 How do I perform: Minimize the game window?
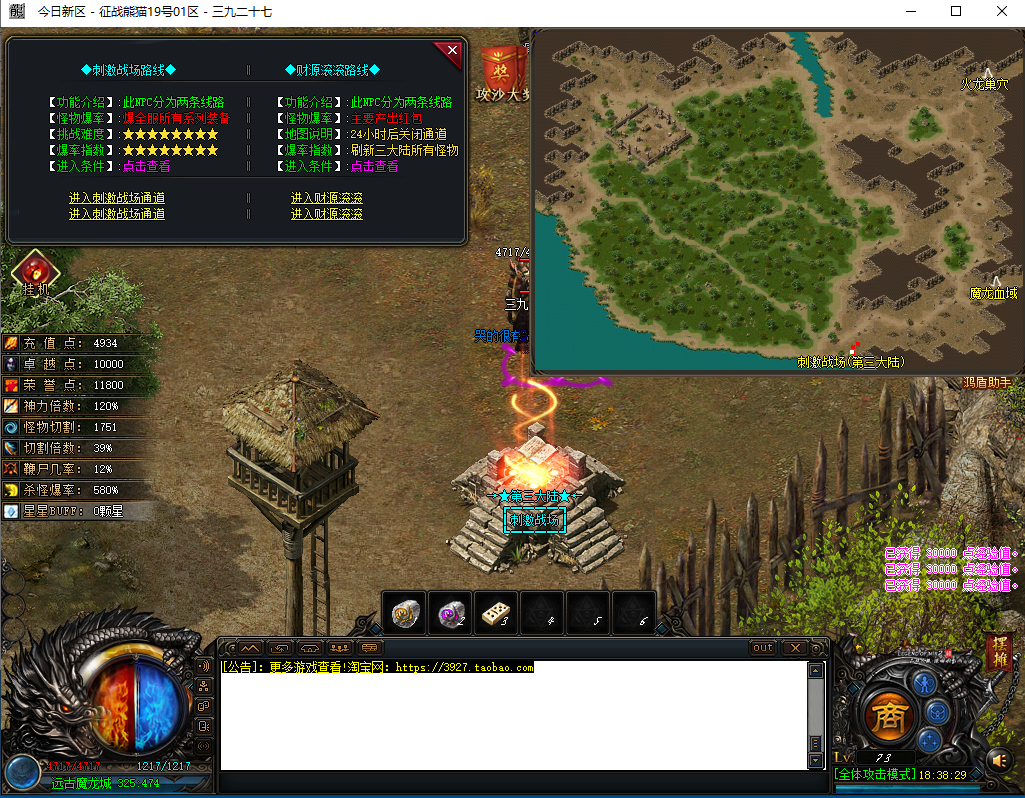click(x=910, y=12)
